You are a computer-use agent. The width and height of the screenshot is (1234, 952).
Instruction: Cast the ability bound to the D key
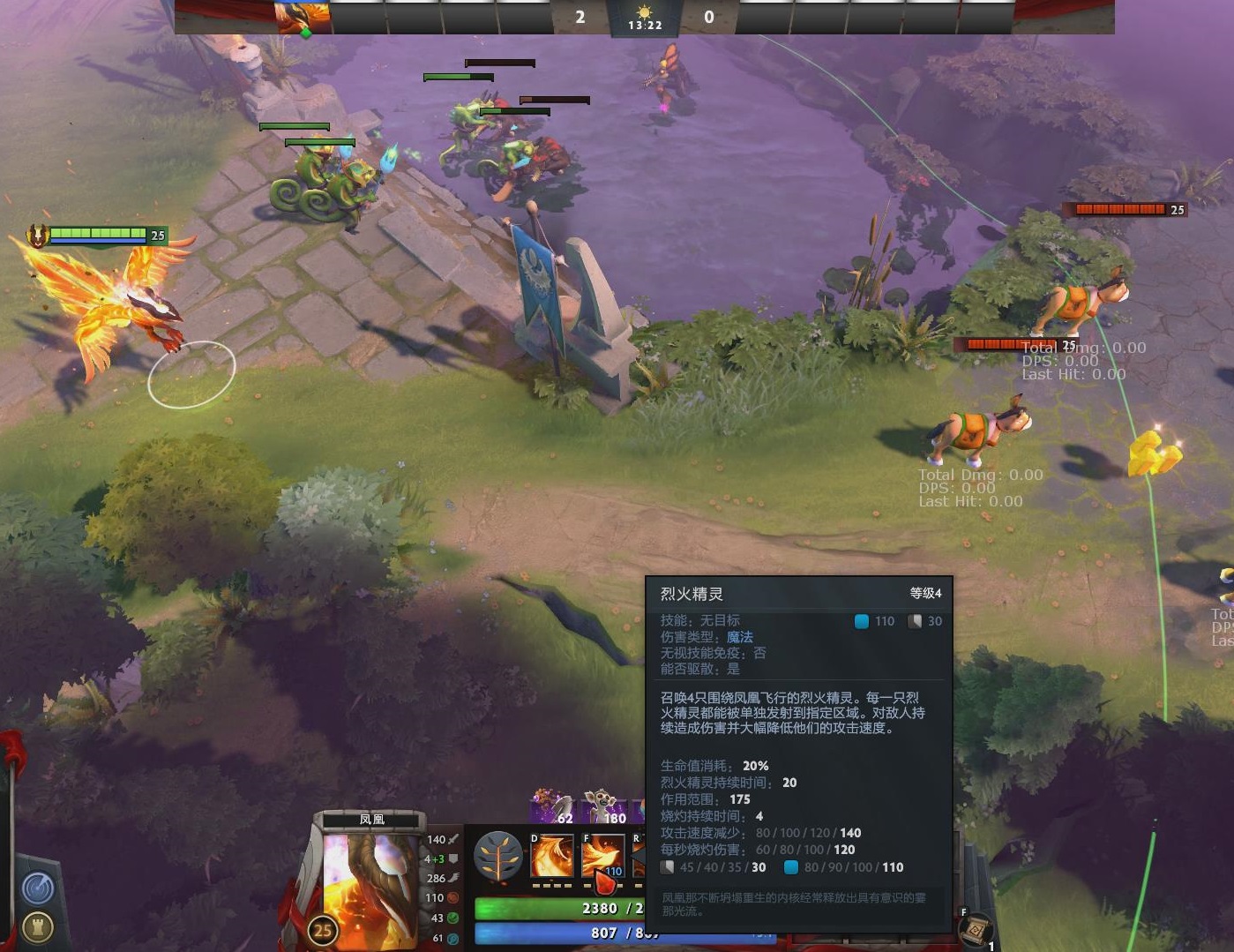[551, 855]
